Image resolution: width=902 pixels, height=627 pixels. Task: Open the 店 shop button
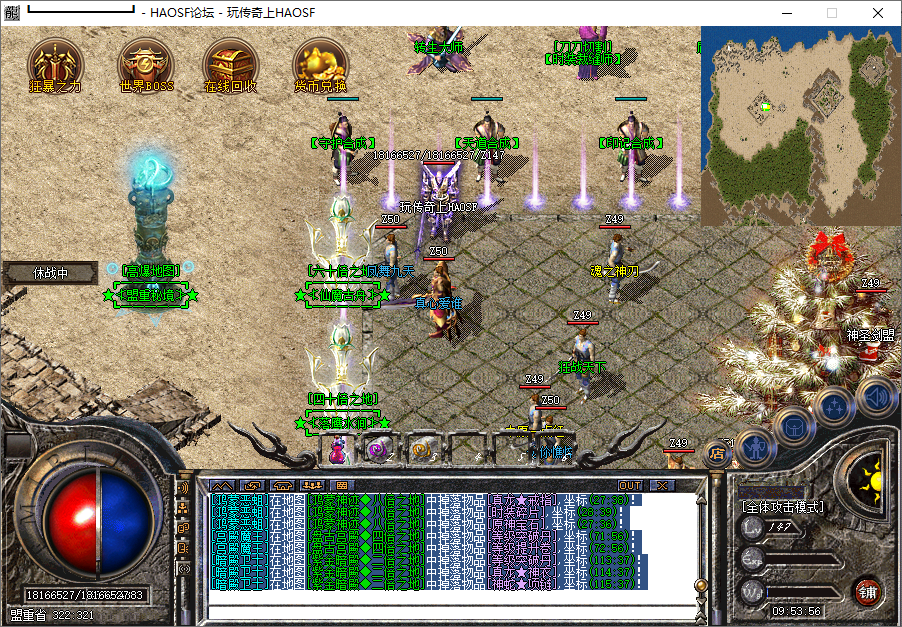(x=716, y=453)
